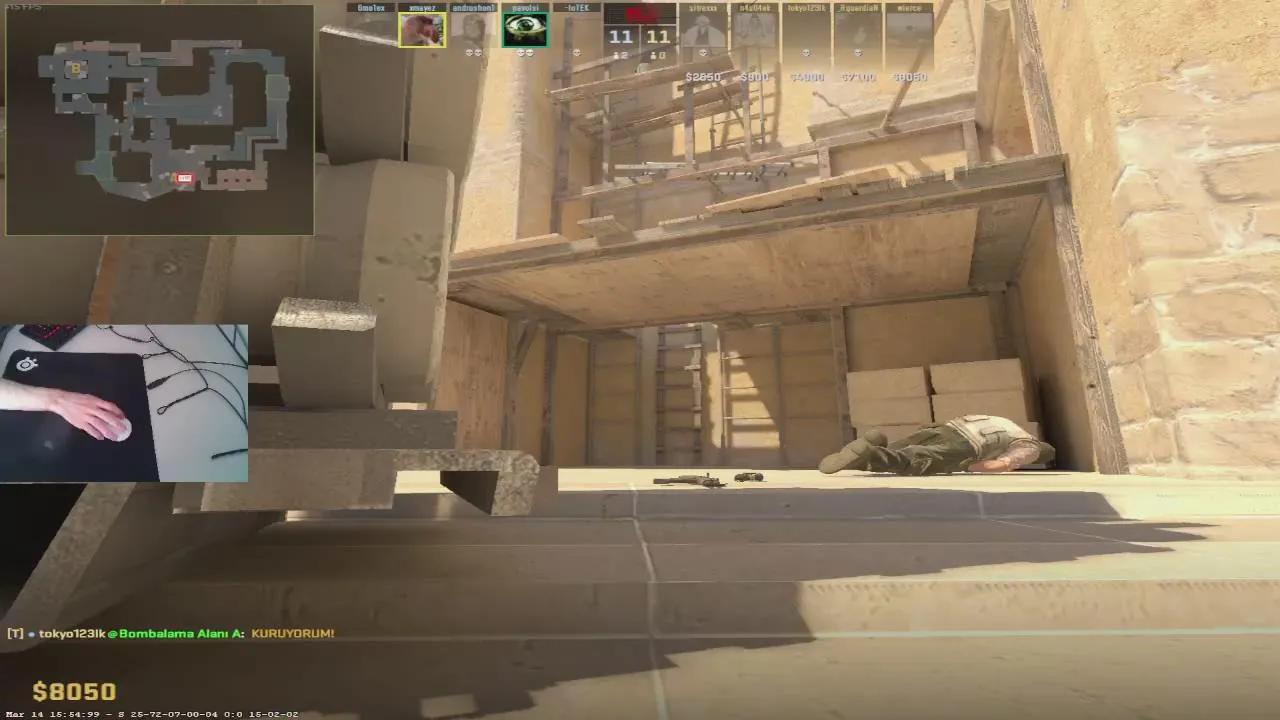
Task: Click the KURUYORUM chat message
Action: click(293, 632)
